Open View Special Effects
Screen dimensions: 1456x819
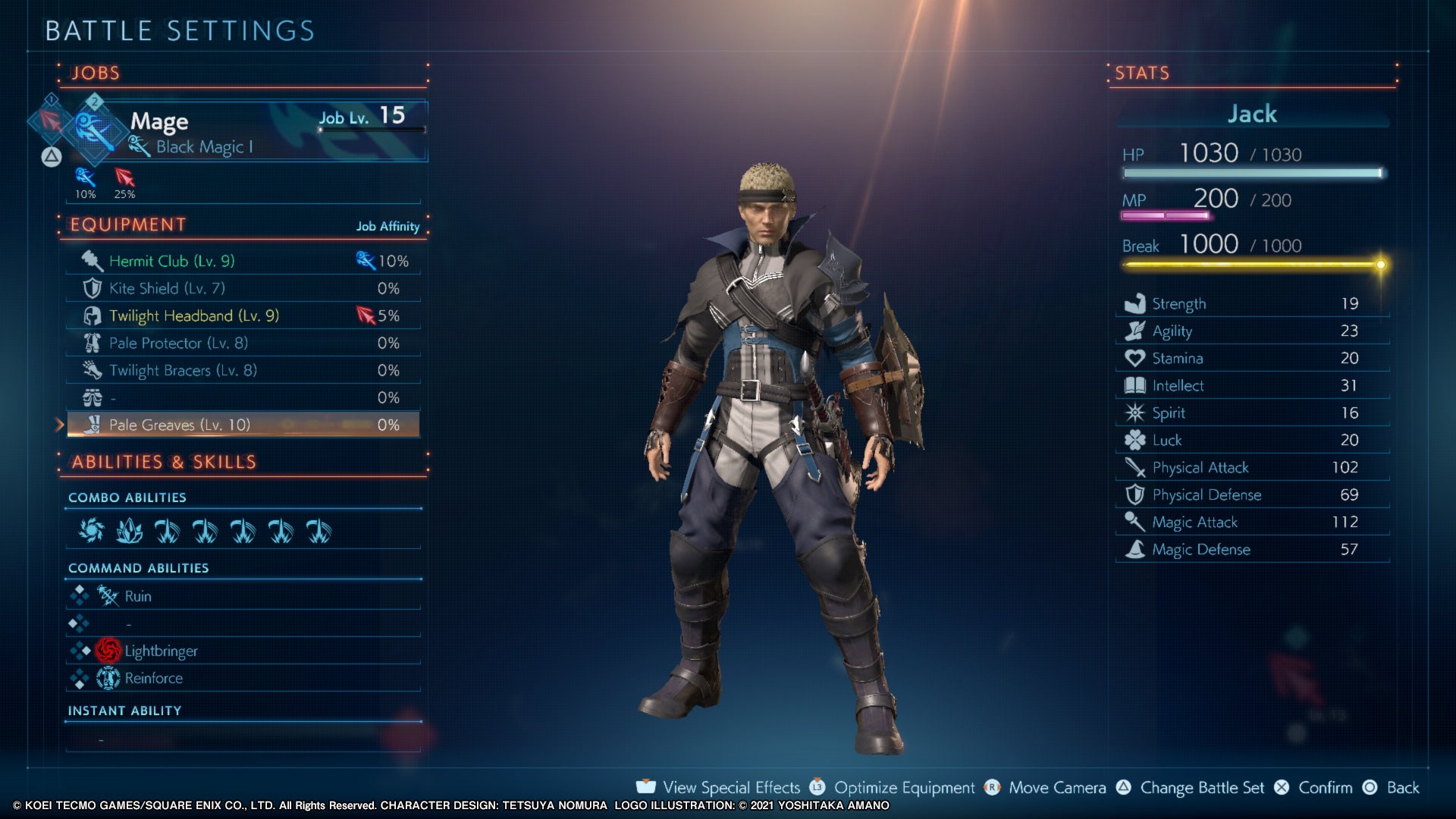pos(730,787)
